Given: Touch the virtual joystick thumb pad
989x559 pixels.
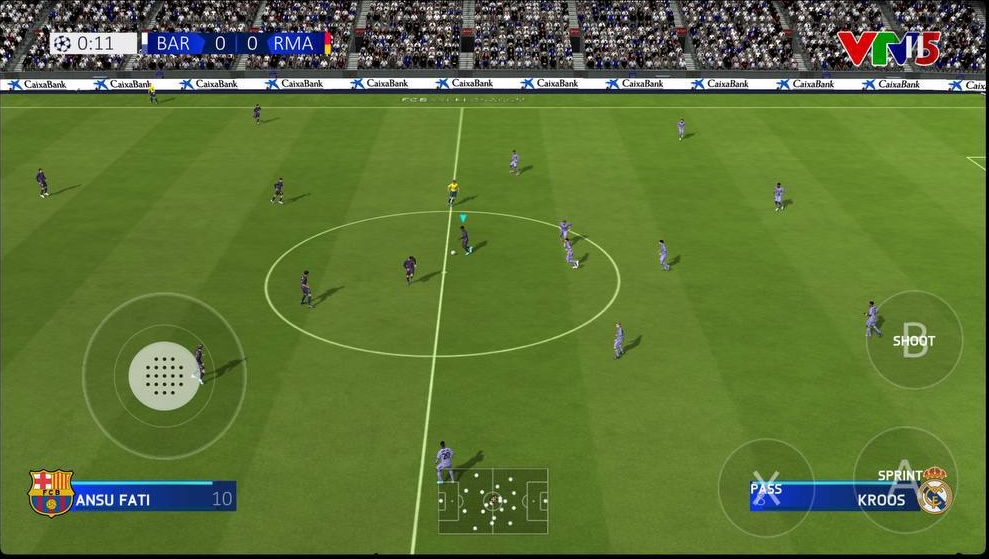Looking at the screenshot, I should click(164, 376).
